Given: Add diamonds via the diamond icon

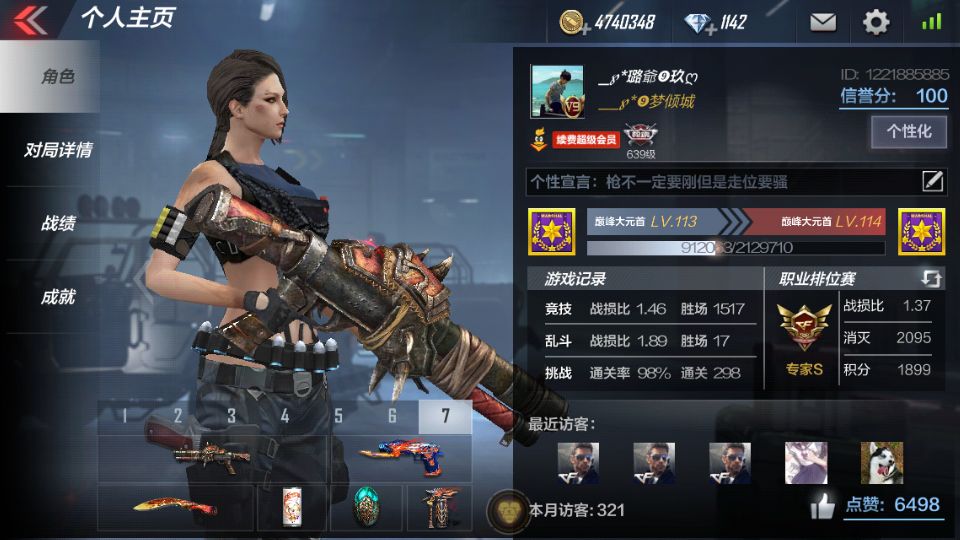Looking at the screenshot, I should coord(698,22).
